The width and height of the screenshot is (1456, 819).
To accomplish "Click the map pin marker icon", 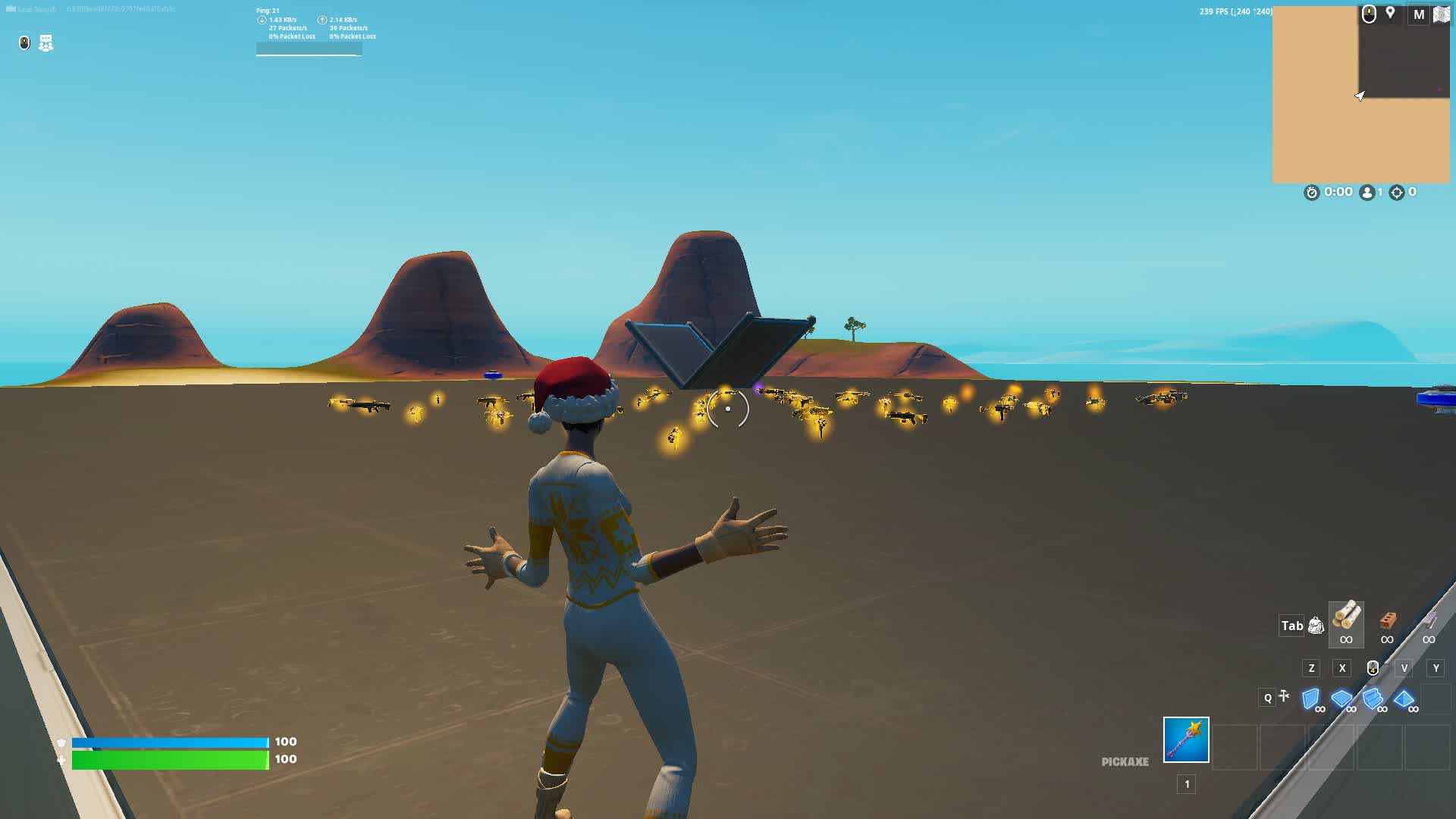I will pyautogui.click(x=1390, y=14).
